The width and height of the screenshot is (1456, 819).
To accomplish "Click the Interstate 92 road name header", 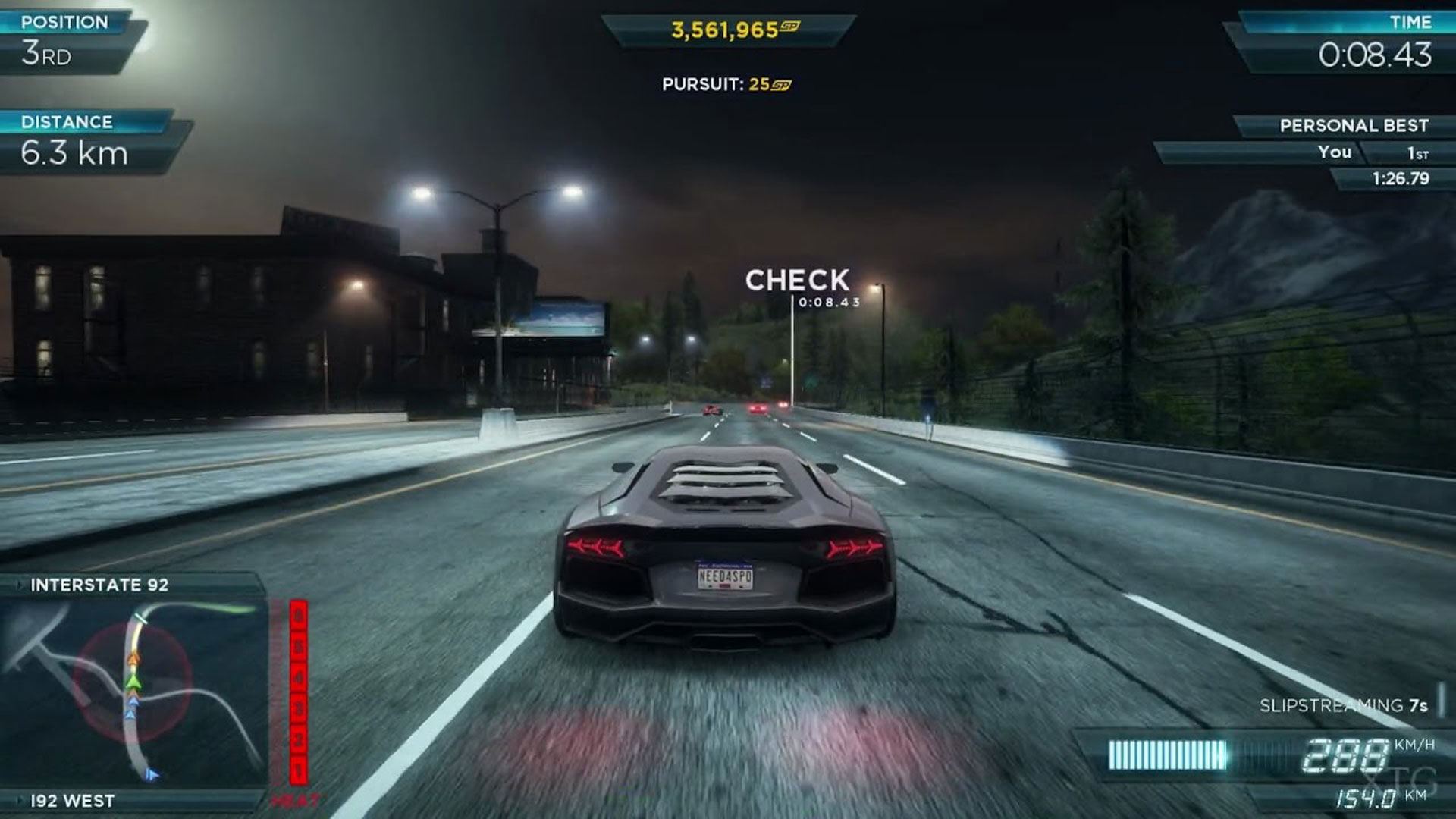I will coord(99,585).
